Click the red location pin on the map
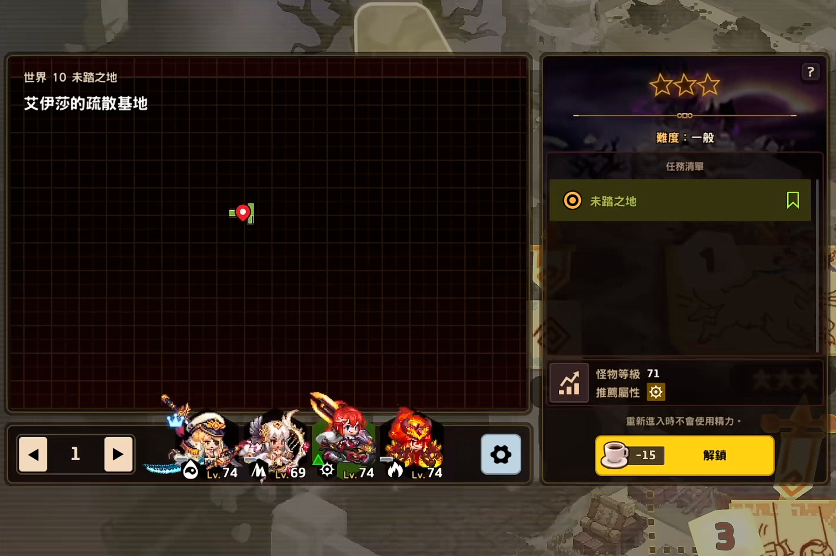The width and height of the screenshot is (836, 556). tap(243, 212)
